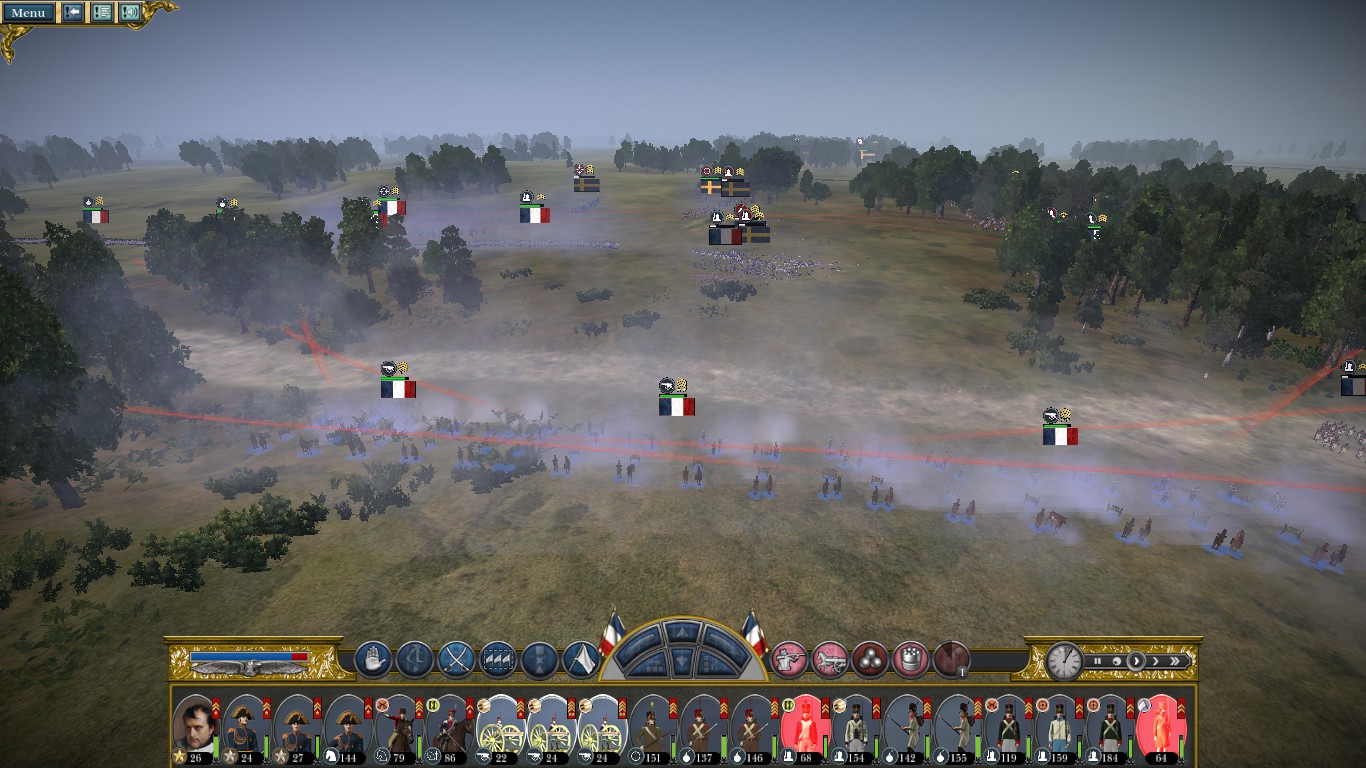Open the Menu button
Image resolution: width=1366 pixels, height=768 pixels.
click(x=28, y=13)
